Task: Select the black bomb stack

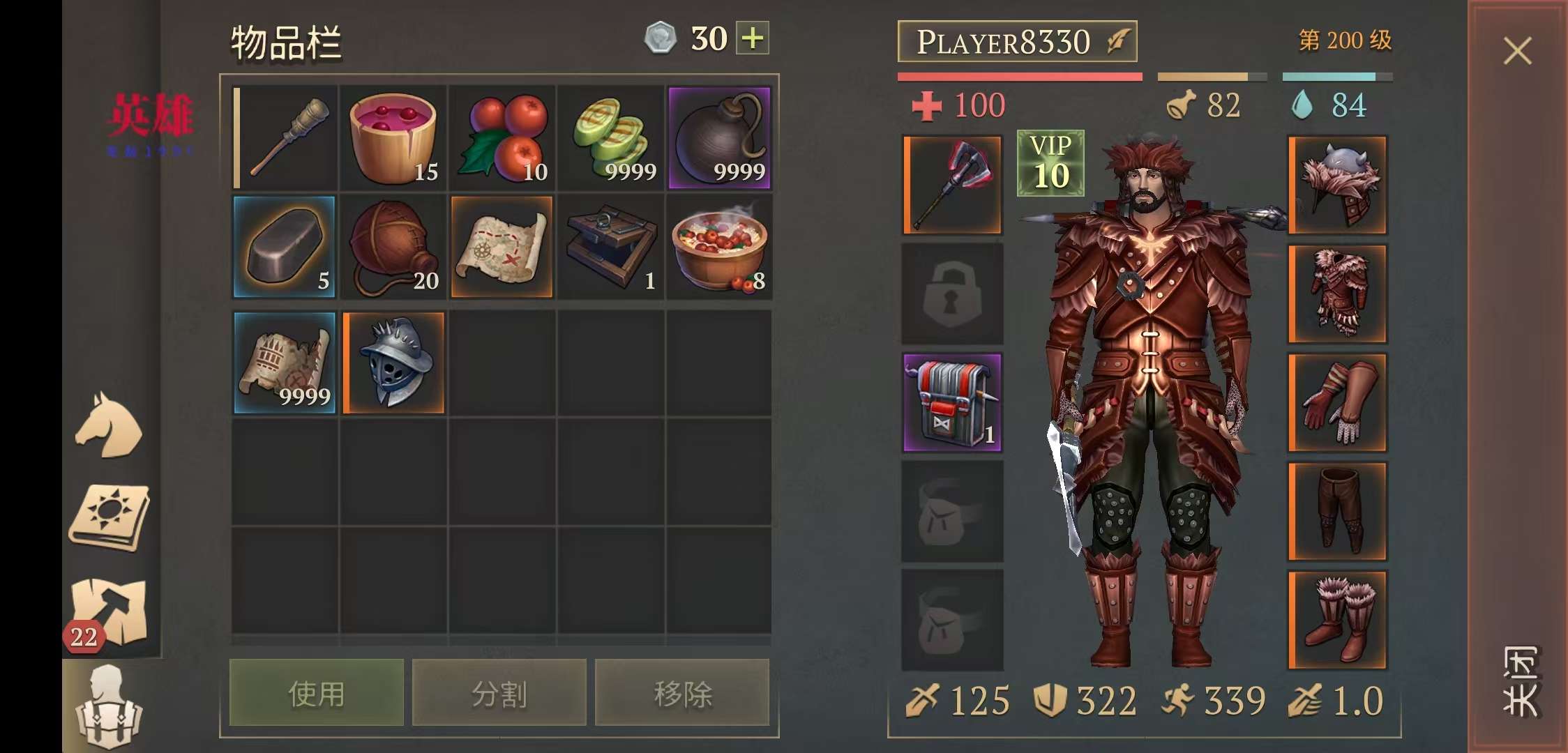Action: (719, 138)
